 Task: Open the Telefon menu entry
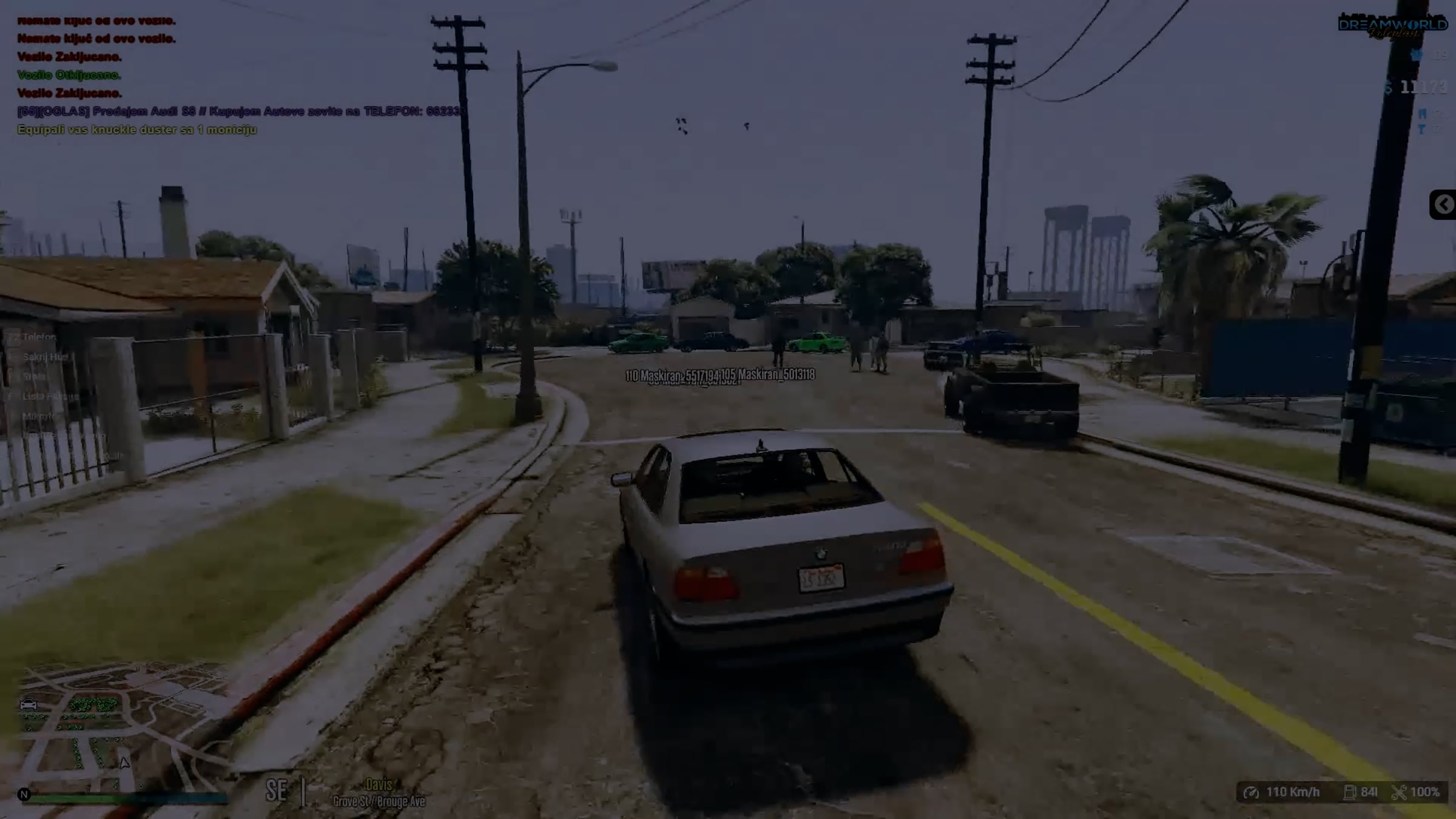click(39, 337)
